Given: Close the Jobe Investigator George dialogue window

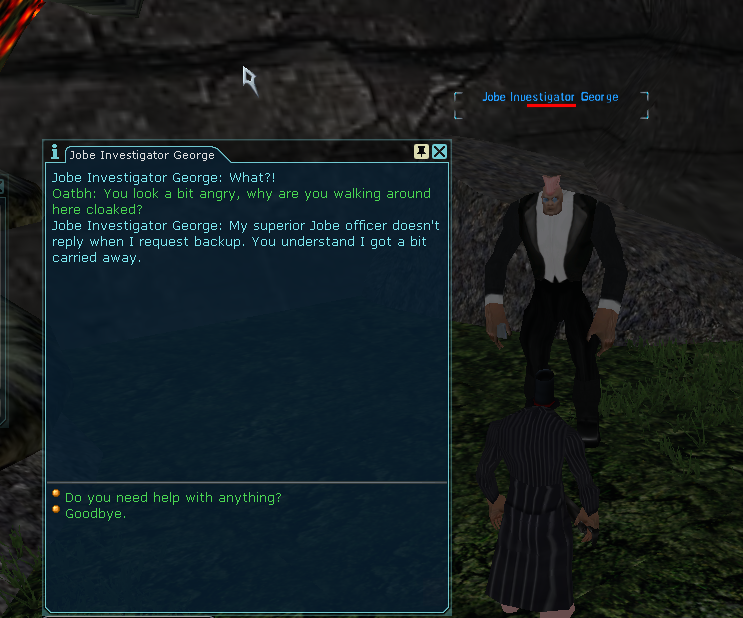Looking at the screenshot, I should click(x=439, y=152).
